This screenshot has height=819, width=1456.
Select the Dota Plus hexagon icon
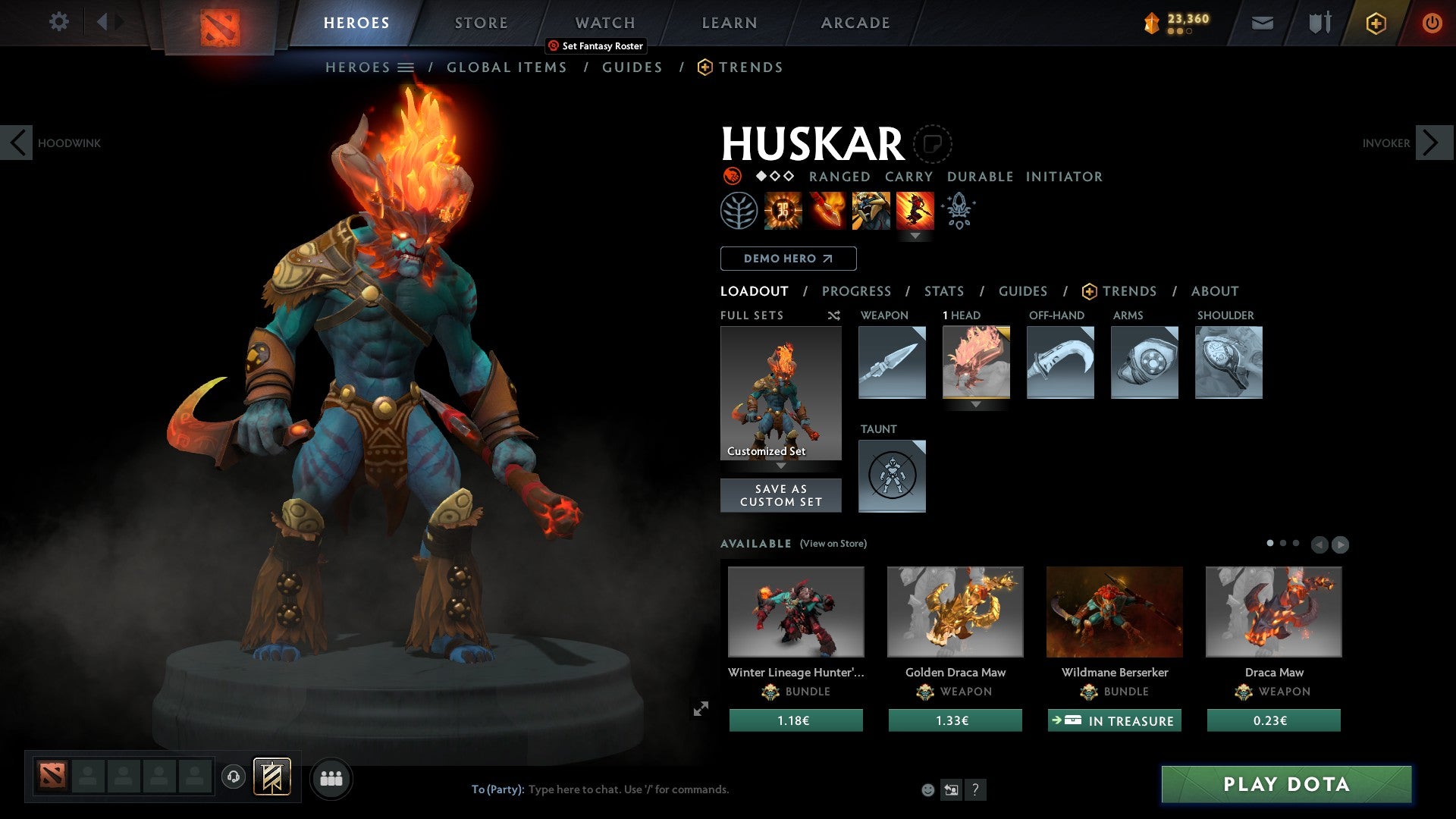[x=1375, y=23]
